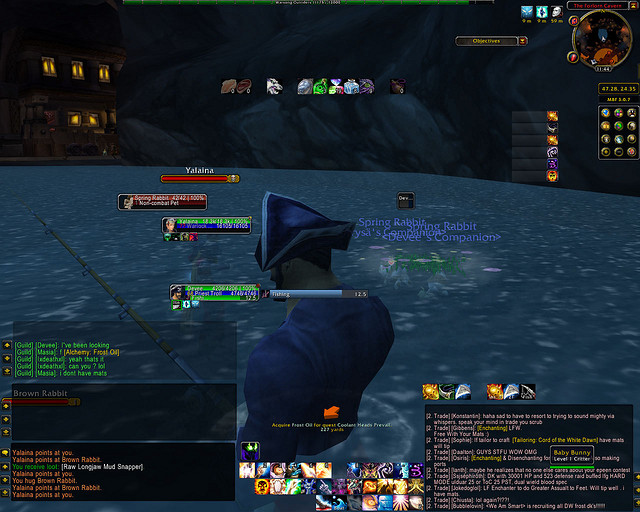Screen dimensions: 640x512
Task: Click the white wolf head icon
Action: 274,87
